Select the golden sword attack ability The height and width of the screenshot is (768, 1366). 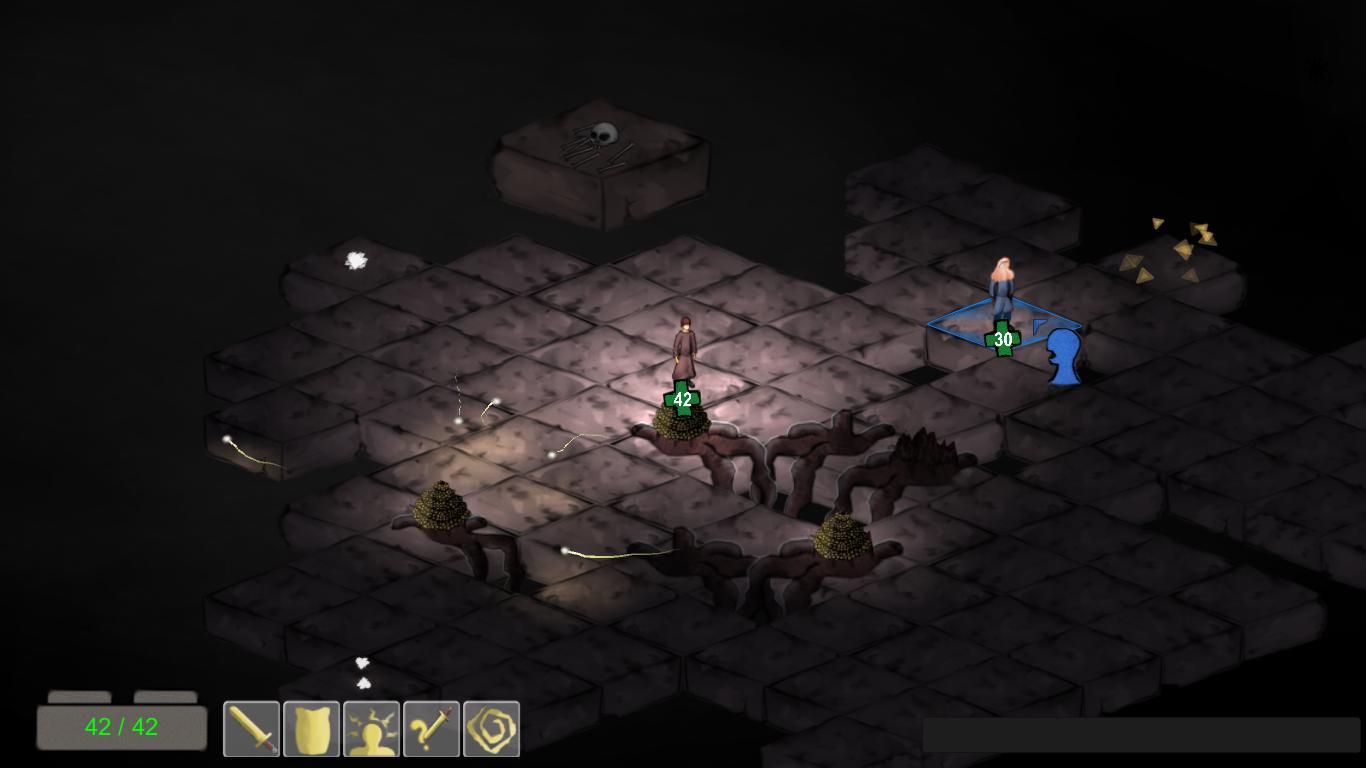[x=251, y=729]
